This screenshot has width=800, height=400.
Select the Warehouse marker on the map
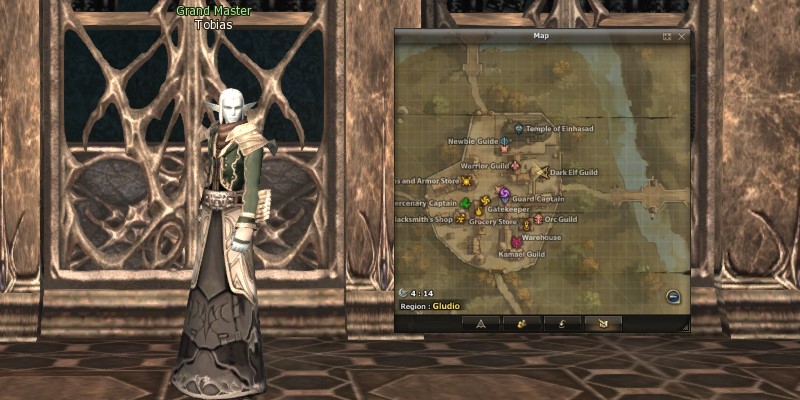(516, 241)
